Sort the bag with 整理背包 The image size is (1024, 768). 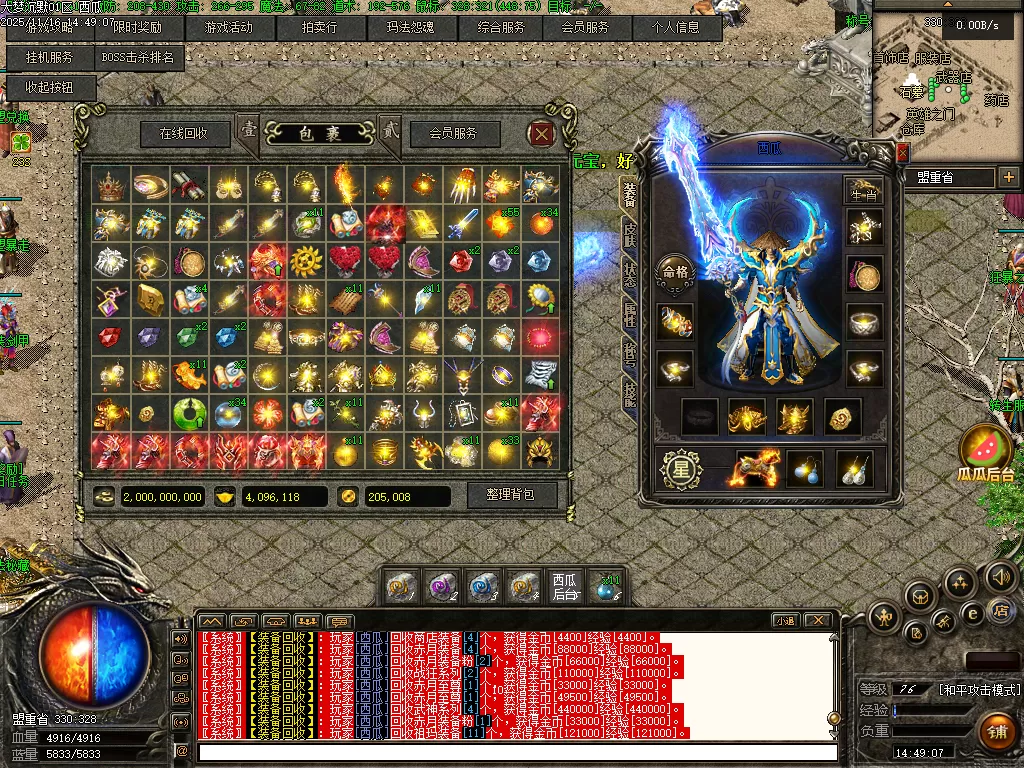tap(510, 495)
